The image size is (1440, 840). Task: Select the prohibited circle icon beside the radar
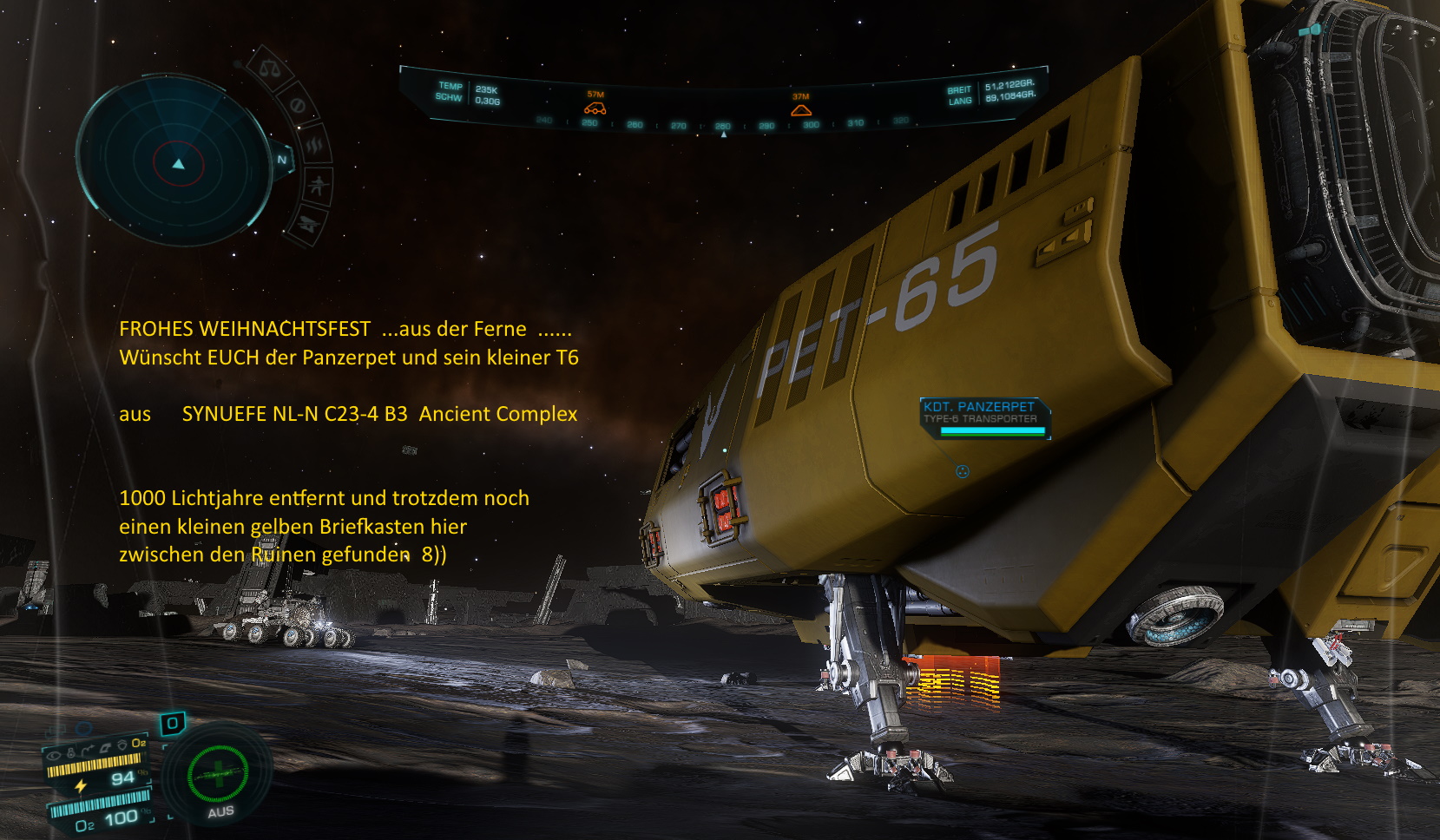click(298, 105)
